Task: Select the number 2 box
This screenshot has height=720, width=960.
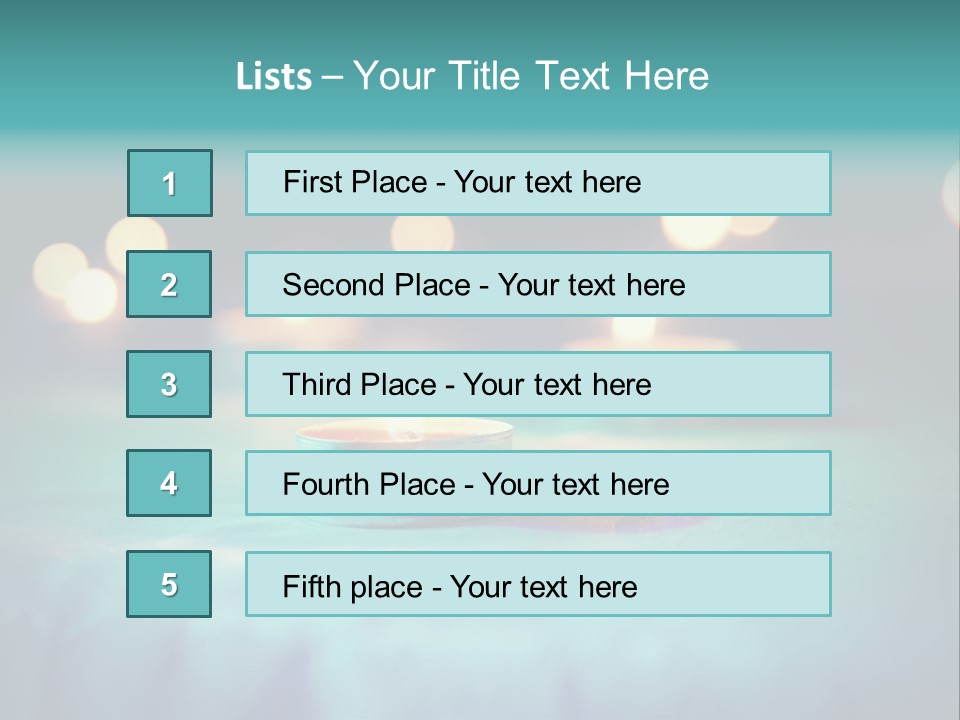Action: click(169, 284)
